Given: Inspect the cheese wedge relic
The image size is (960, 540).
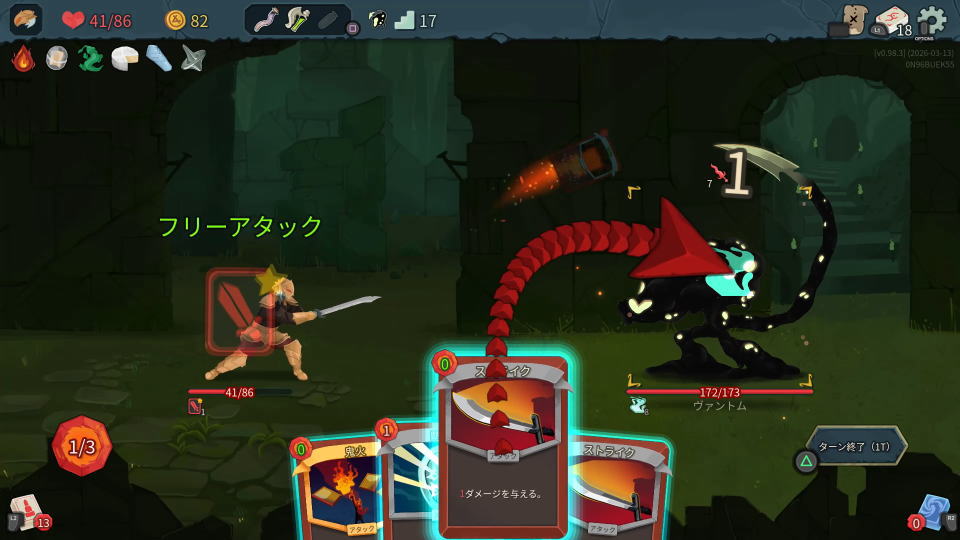Looking at the screenshot, I should 125,58.
